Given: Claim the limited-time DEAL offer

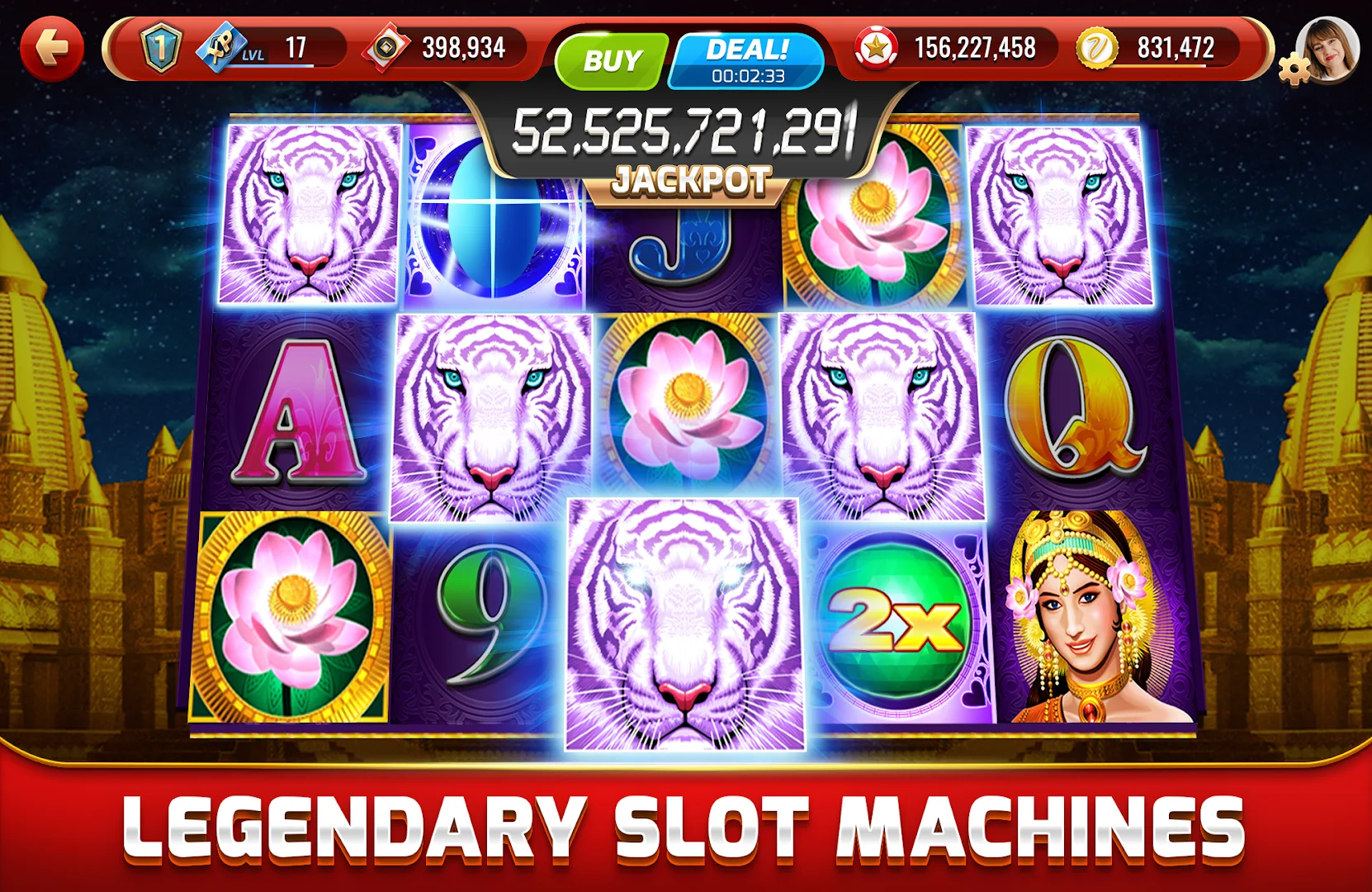Looking at the screenshot, I should coord(741,50).
